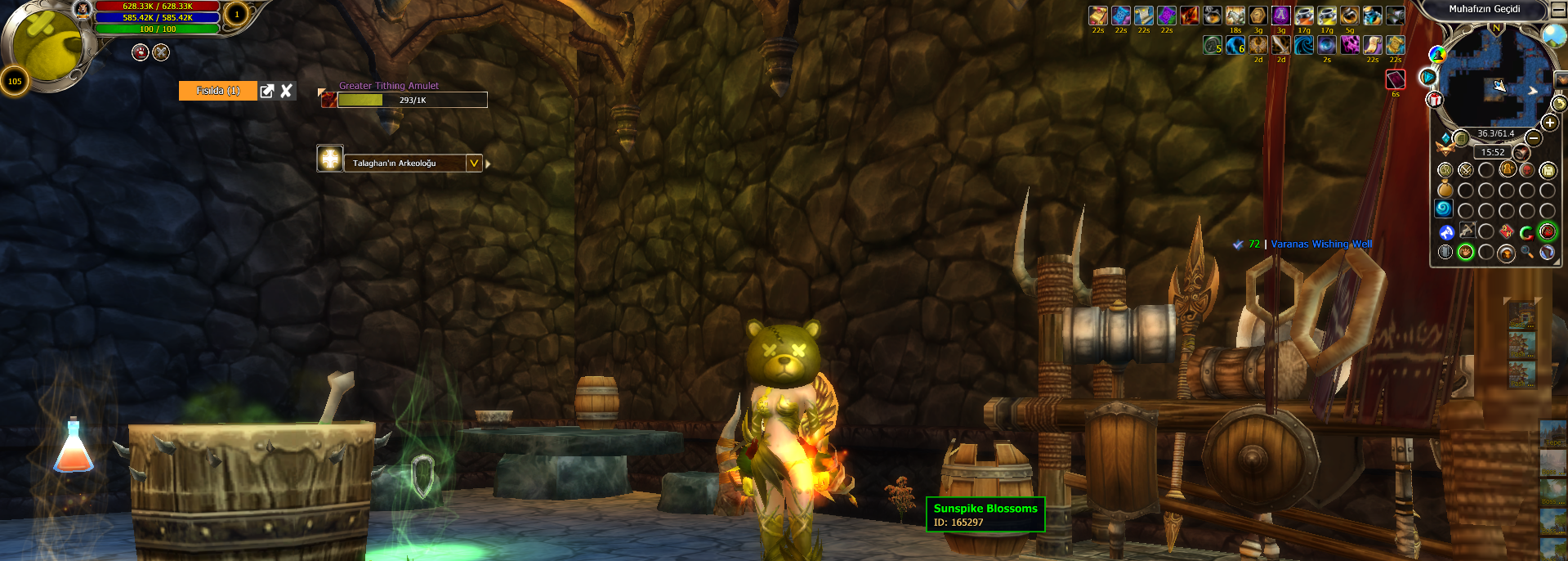Viewport: 1568px width, 561px height.
Task: Click the sun and sky world map icon
Action: pyautogui.click(x=1553, y=34)
